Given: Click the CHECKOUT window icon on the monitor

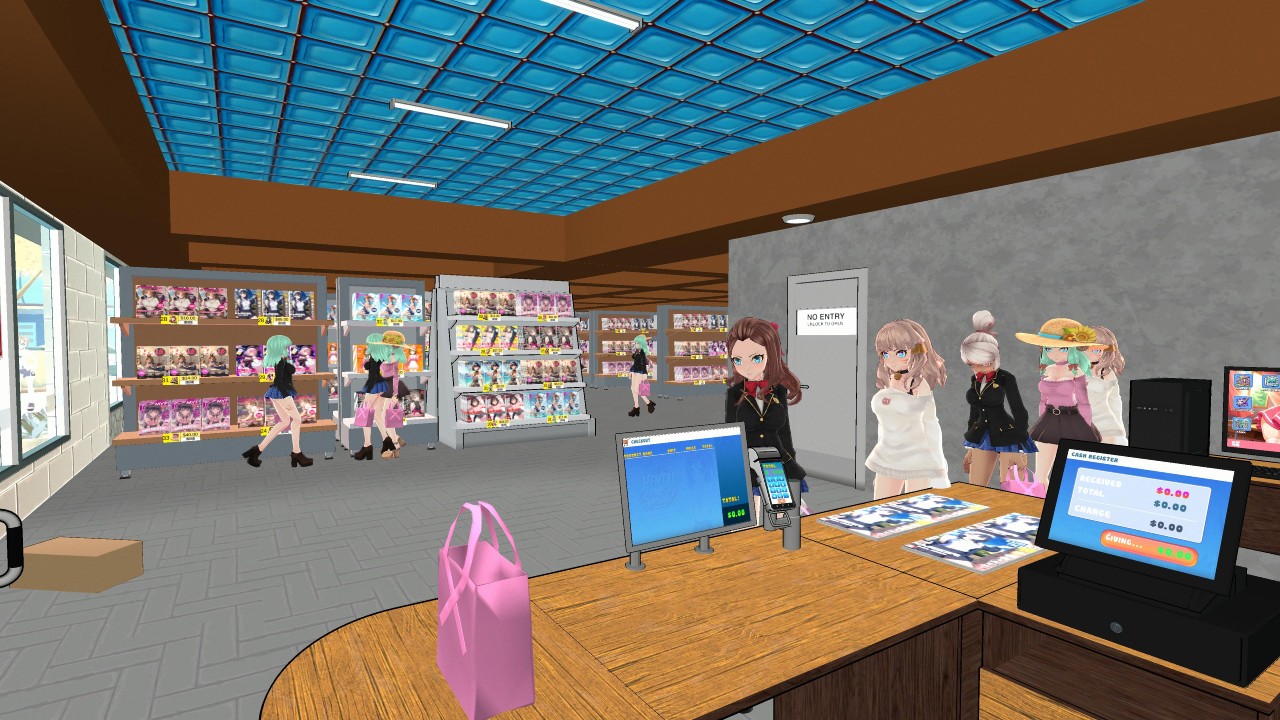Looking at the screenshot, I should pos(626,441).
